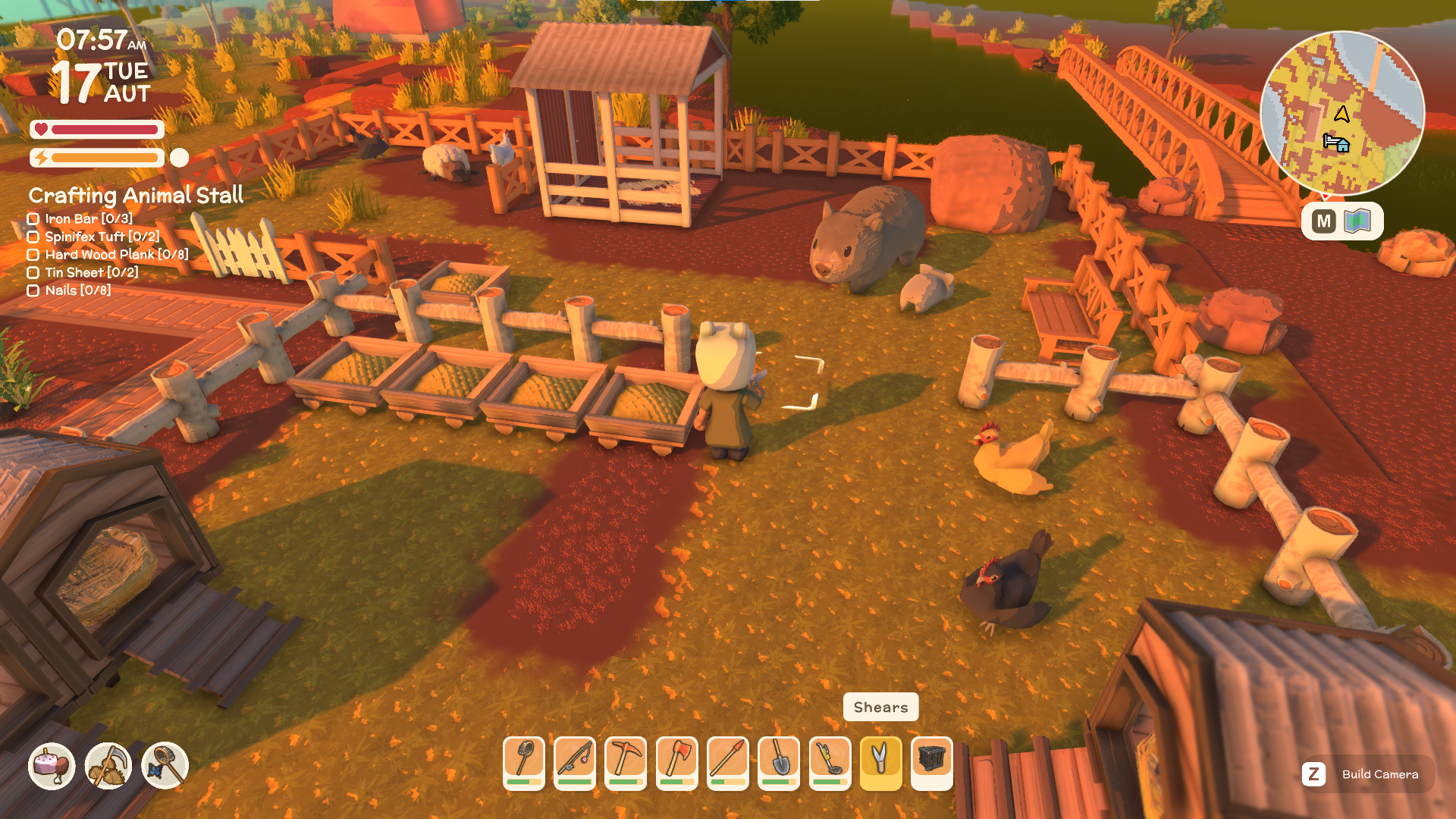
Task: Open the butterfly and net bug-catching icon
Action: tap(165, 765)
